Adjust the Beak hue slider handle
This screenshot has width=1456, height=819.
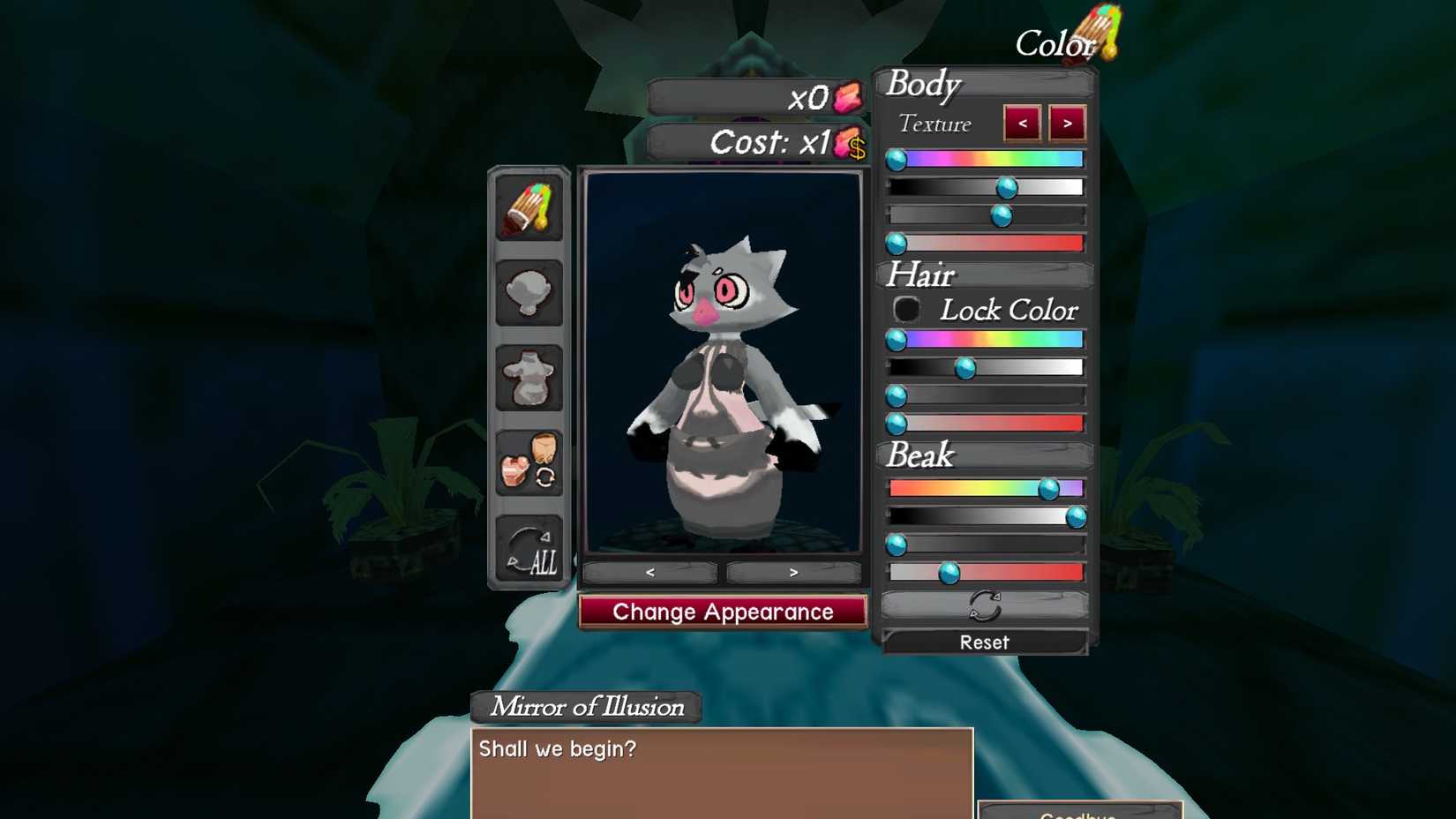(x=1049, y=486)
